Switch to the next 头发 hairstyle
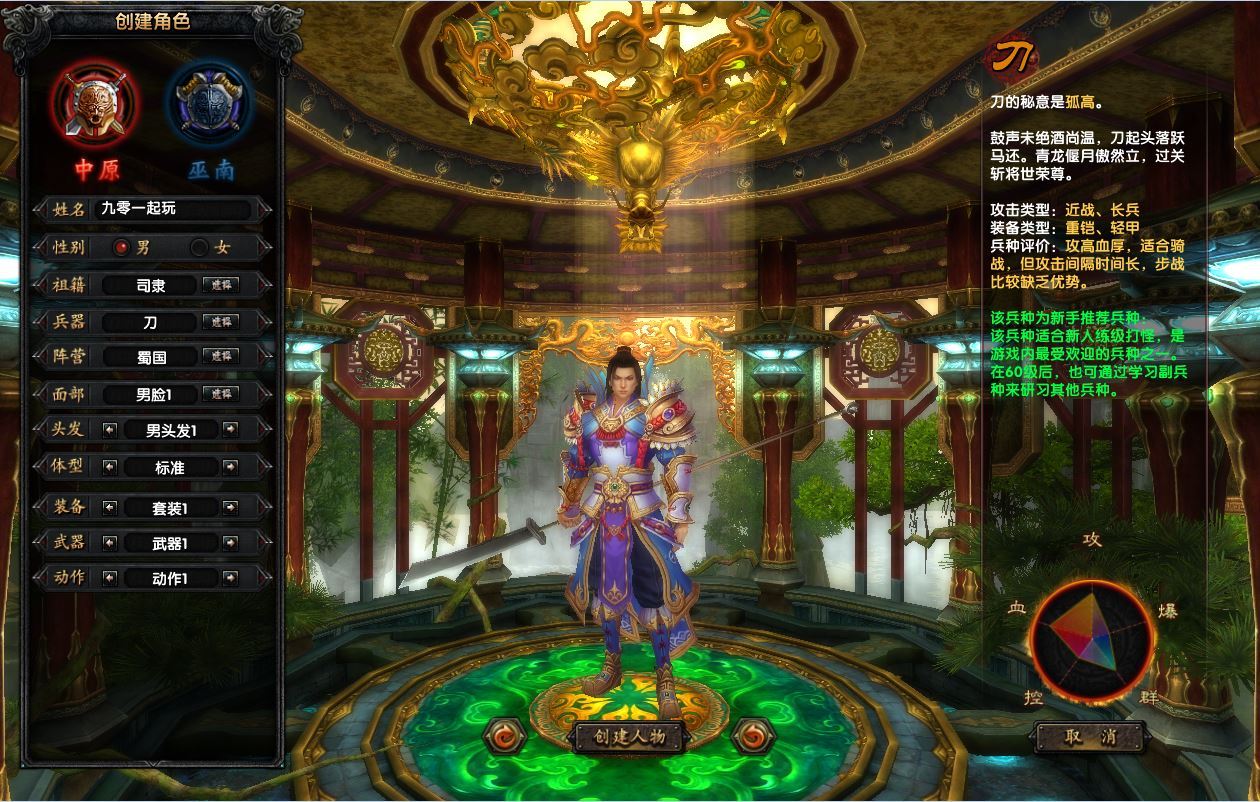1260x802 pixels. tap(231, 429)
